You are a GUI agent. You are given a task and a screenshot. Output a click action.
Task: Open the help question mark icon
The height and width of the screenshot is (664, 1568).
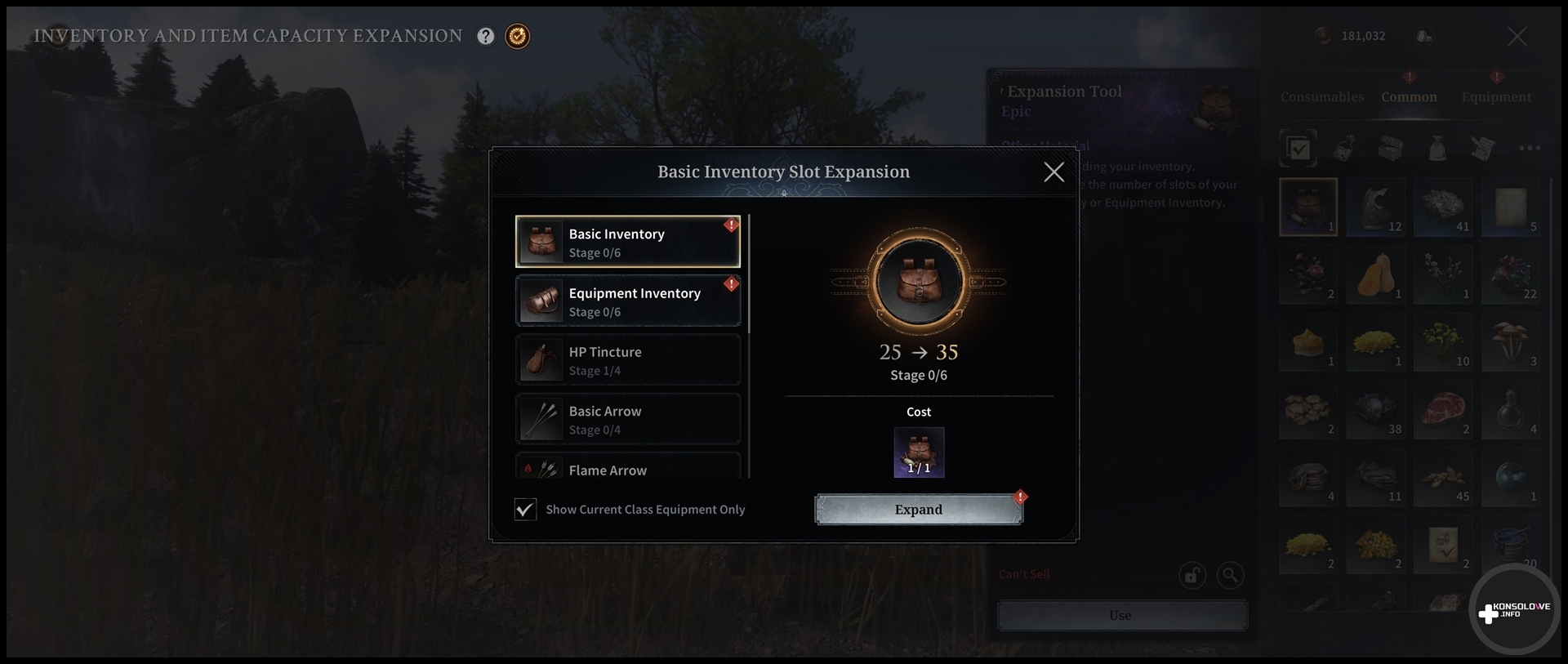pyautogui.click(x=486, y=36)
